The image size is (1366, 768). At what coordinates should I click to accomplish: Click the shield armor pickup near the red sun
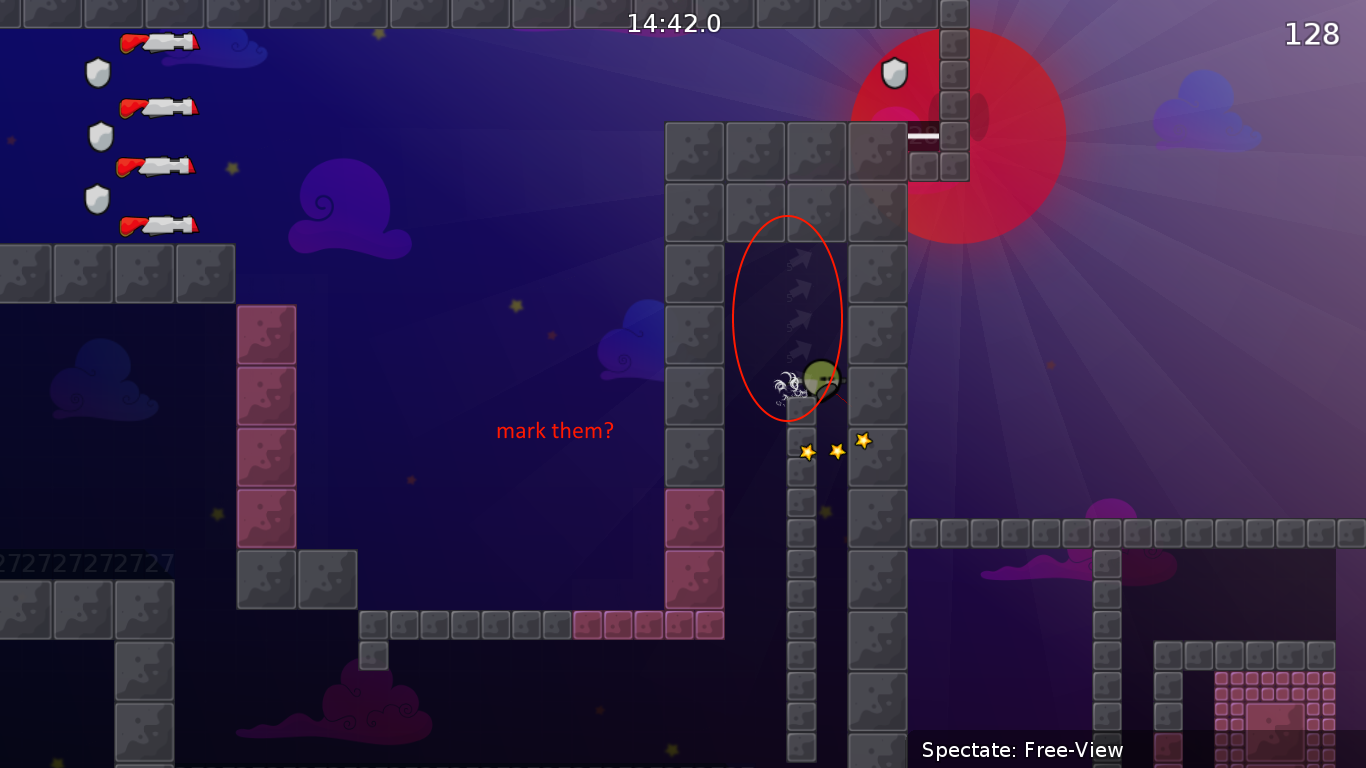point(895,73)
